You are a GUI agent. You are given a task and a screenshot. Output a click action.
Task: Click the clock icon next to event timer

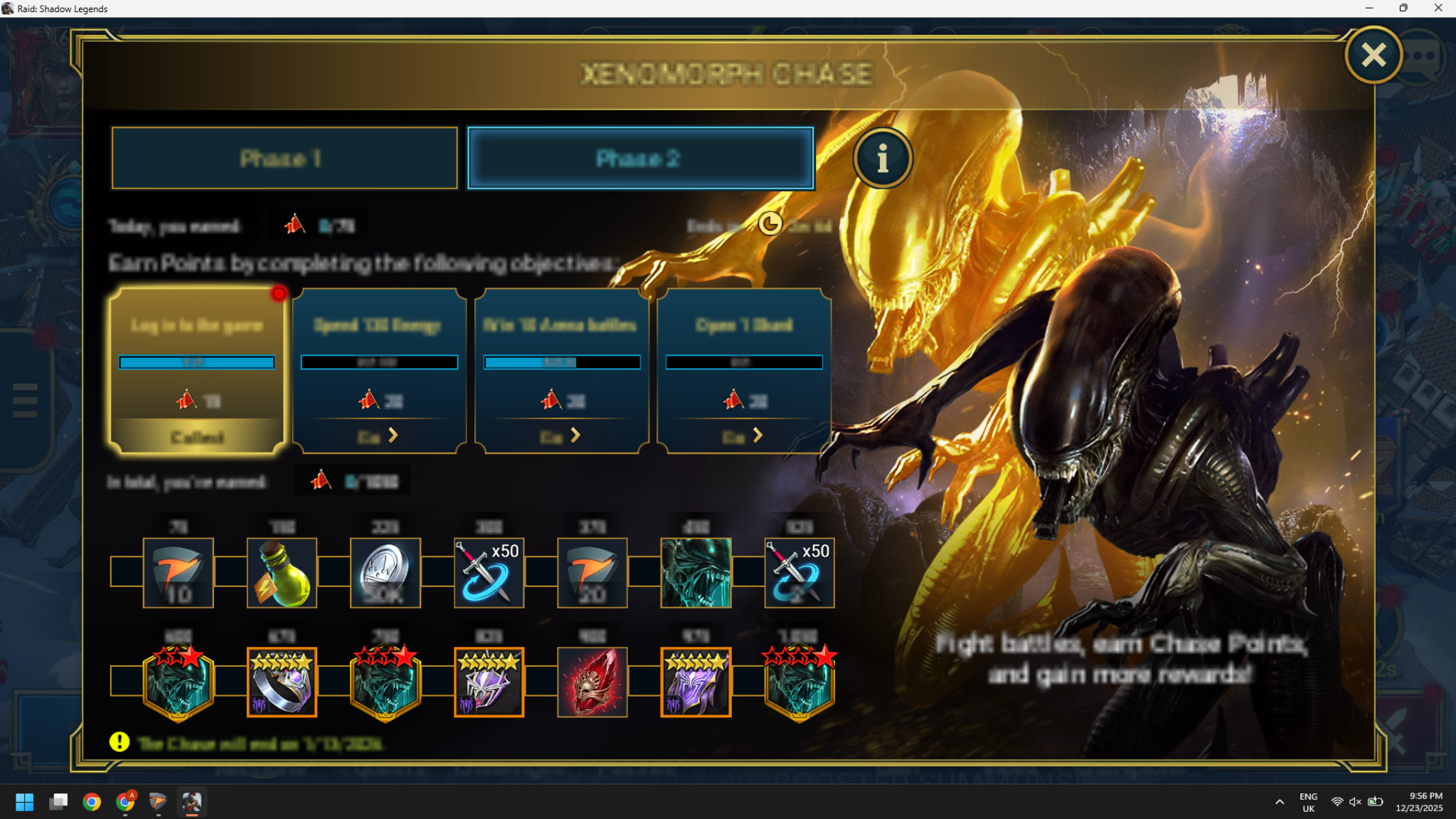770,225
